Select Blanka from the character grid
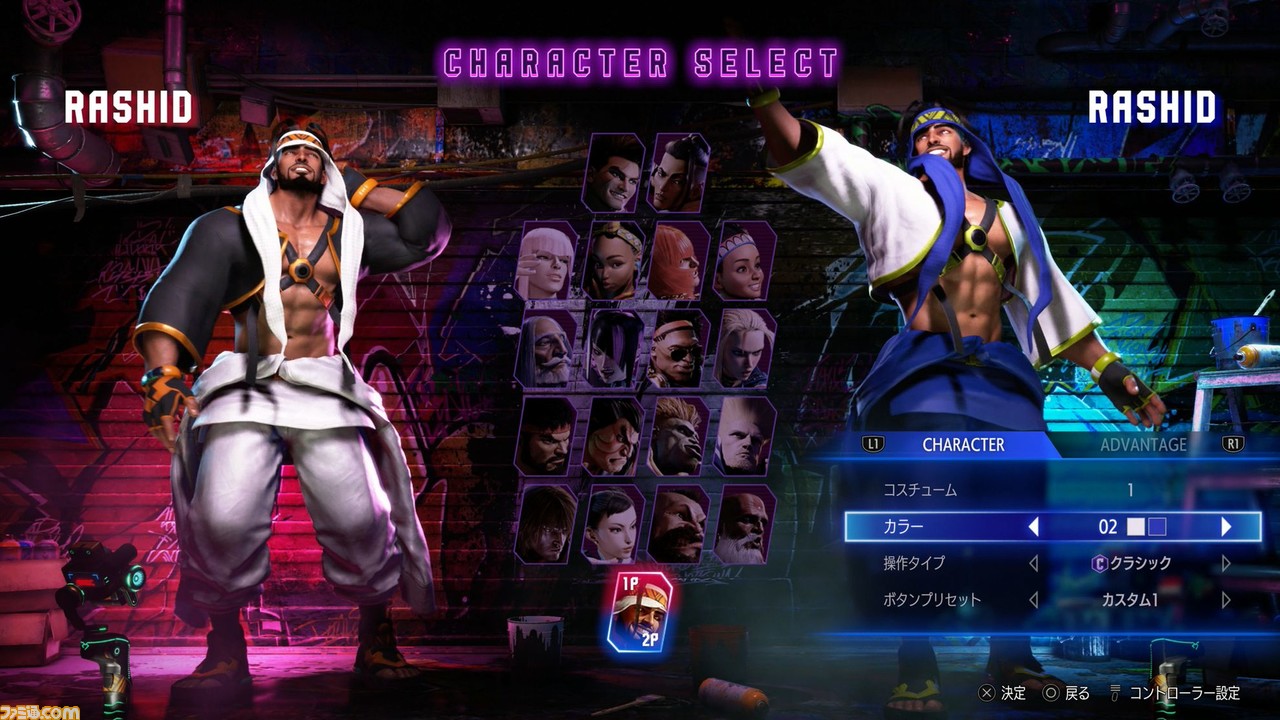 679,436
